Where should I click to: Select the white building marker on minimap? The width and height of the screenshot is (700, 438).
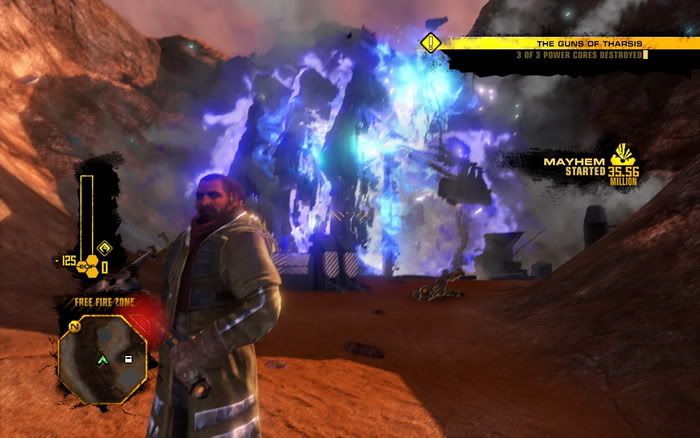click(x=128, y=357)
